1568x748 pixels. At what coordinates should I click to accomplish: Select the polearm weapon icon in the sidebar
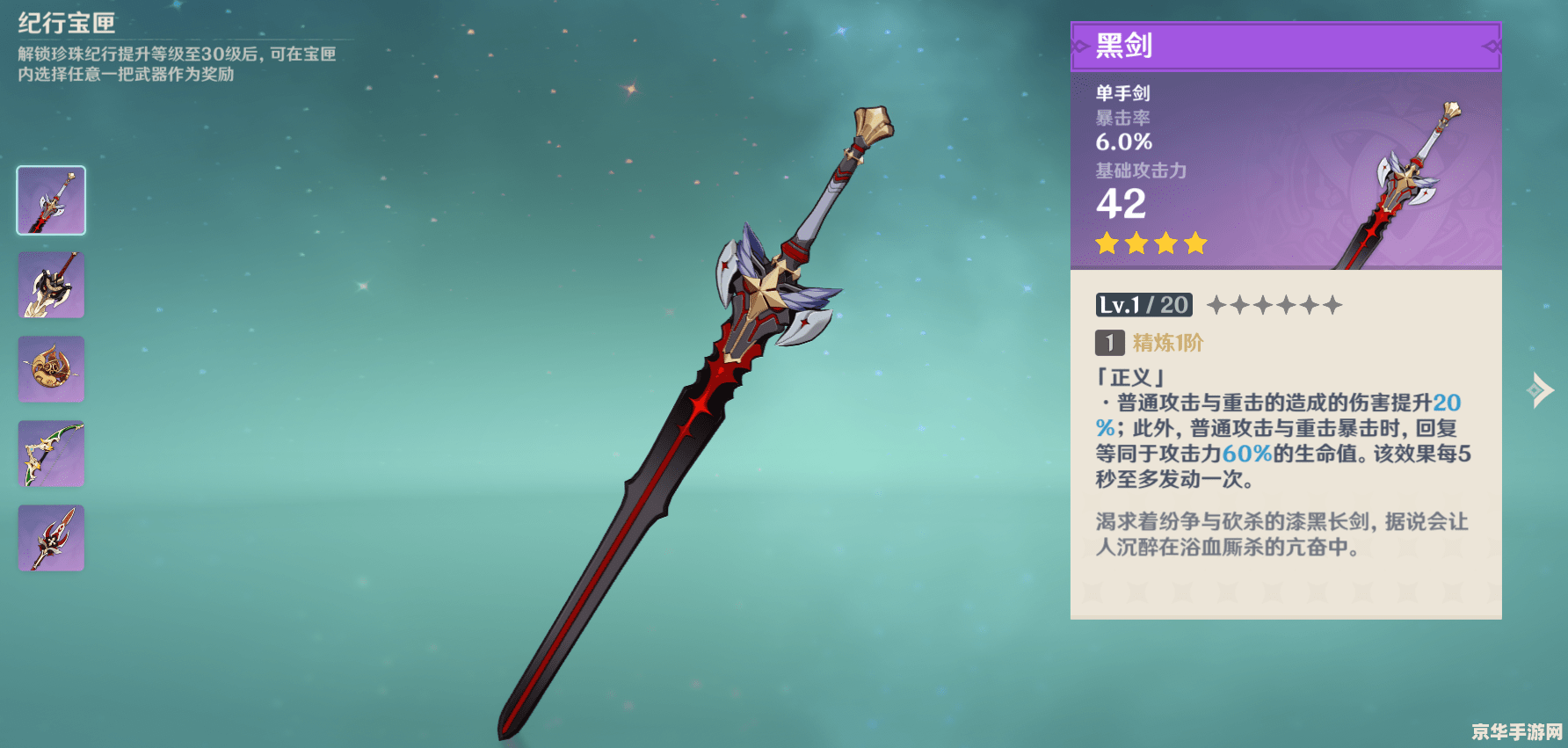pos(50,538)
